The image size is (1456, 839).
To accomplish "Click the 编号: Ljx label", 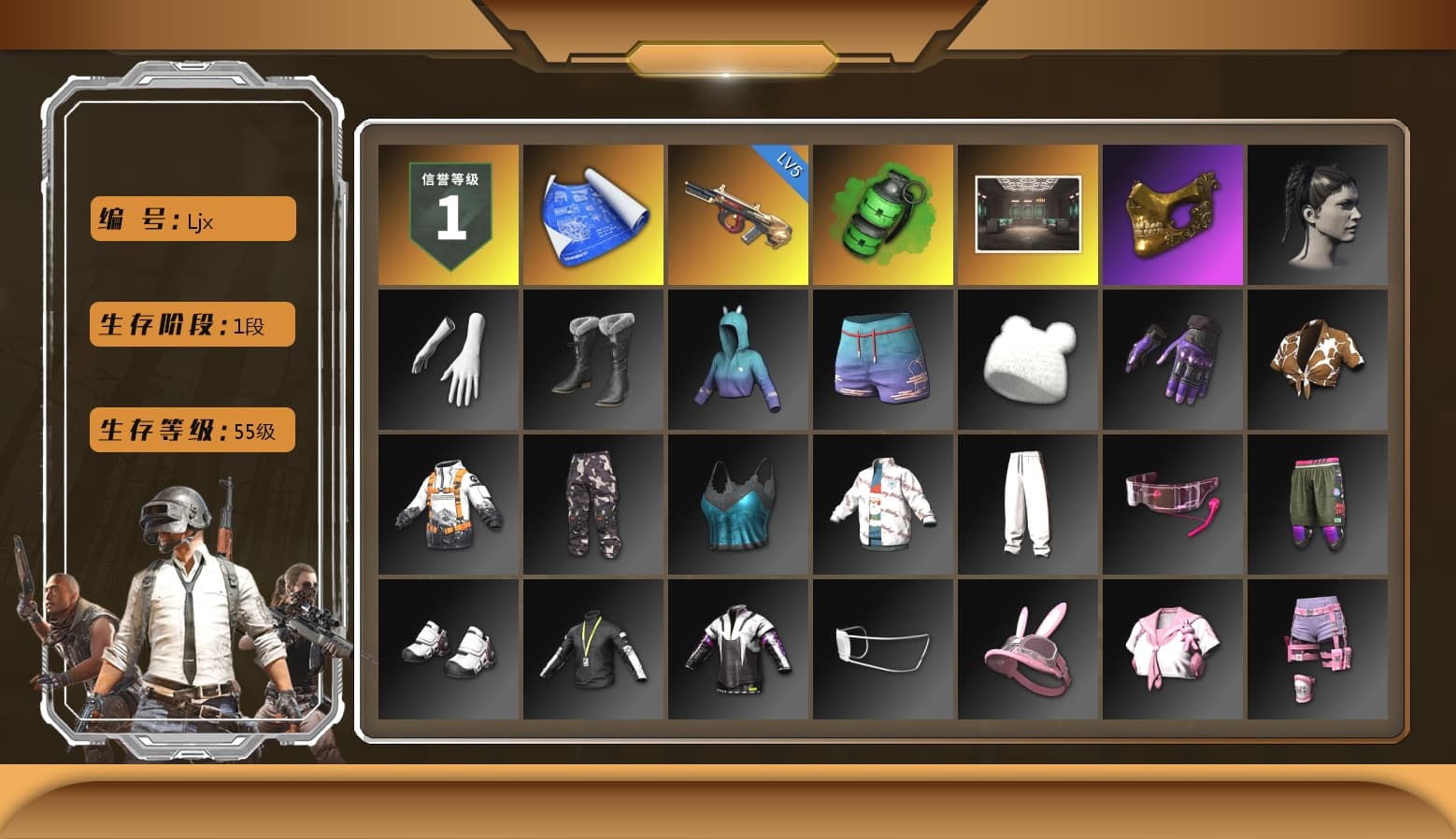I will (x=191, y=219).
